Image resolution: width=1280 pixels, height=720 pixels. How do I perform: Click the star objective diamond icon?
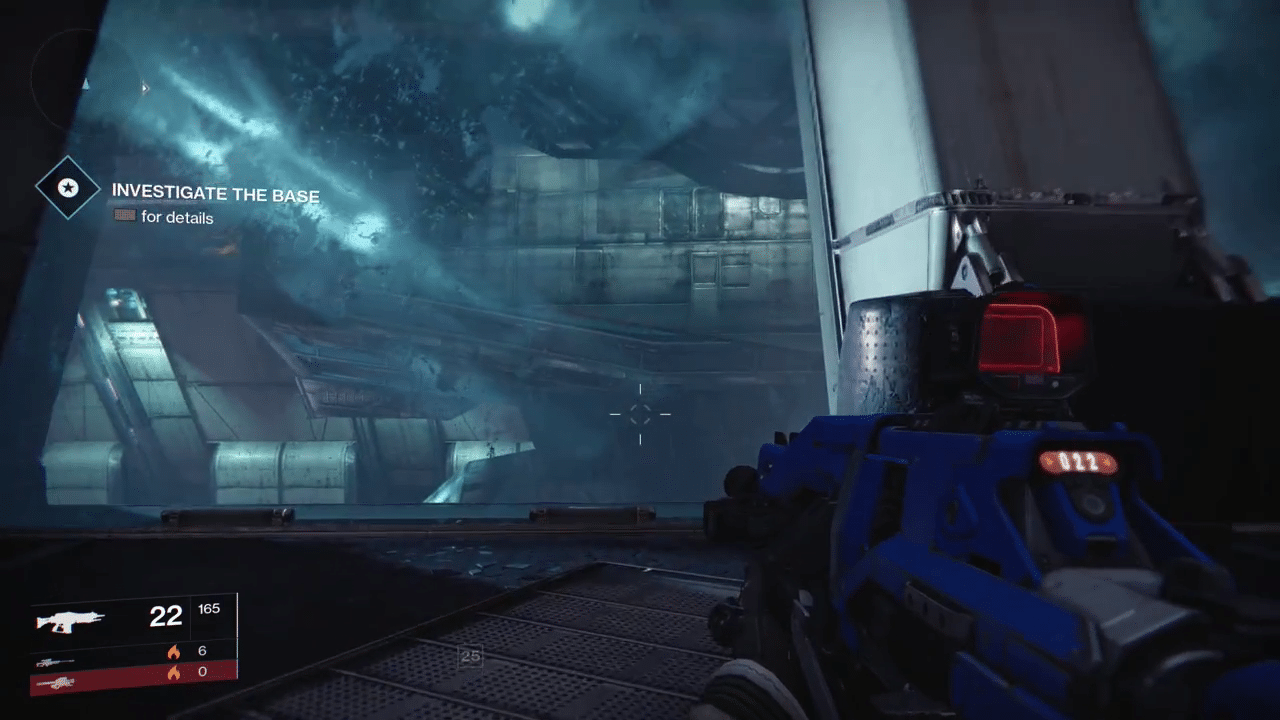(x=68, y=187)
